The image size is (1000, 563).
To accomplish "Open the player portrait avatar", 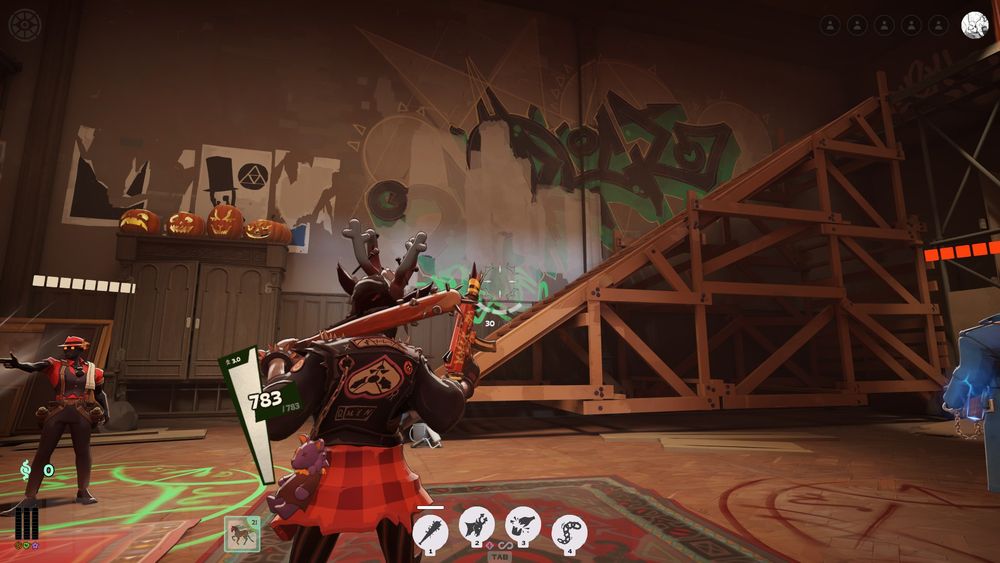I will [974, 25].
